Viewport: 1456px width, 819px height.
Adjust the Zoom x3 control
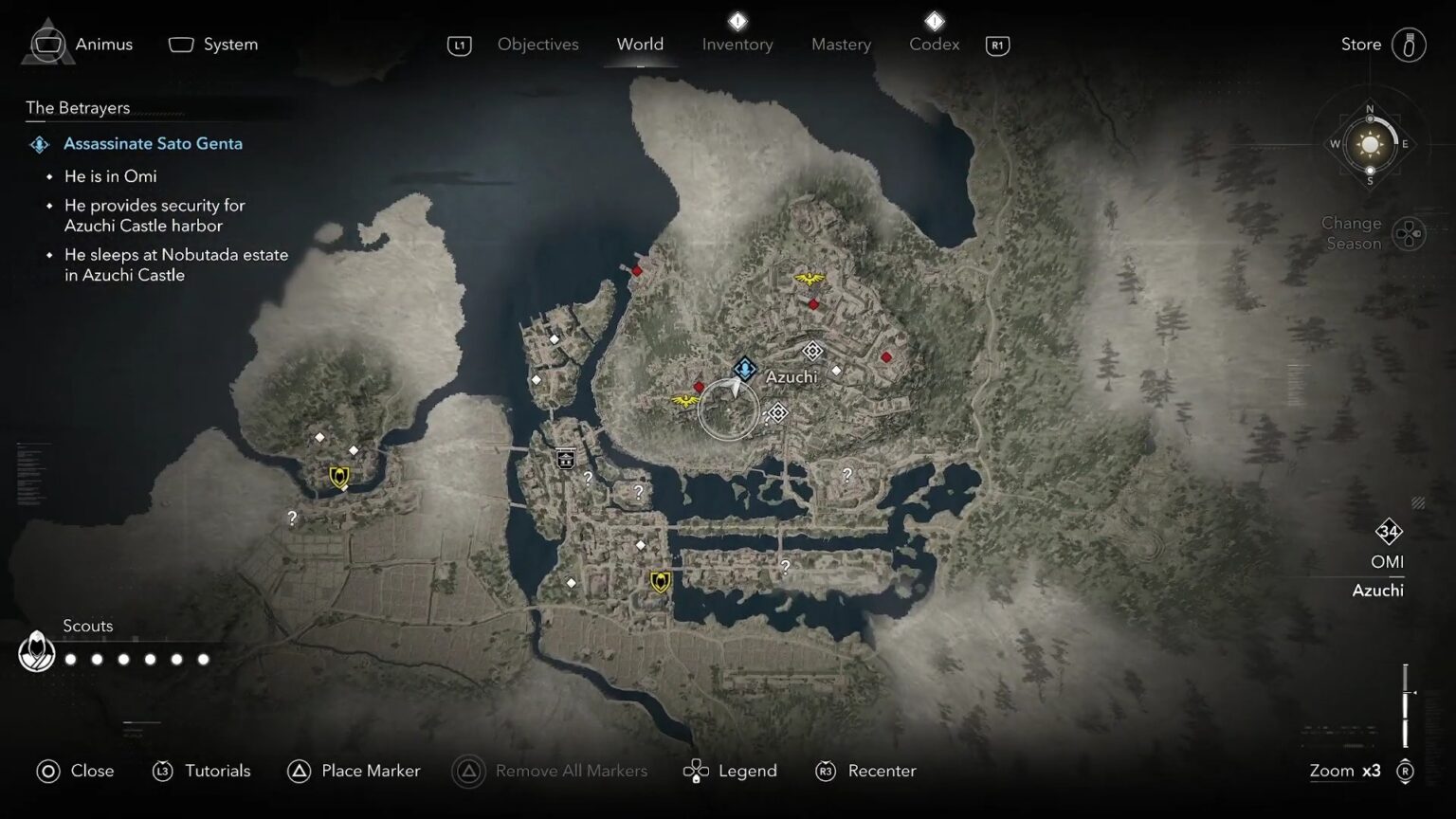click(x=1345, y=771)
